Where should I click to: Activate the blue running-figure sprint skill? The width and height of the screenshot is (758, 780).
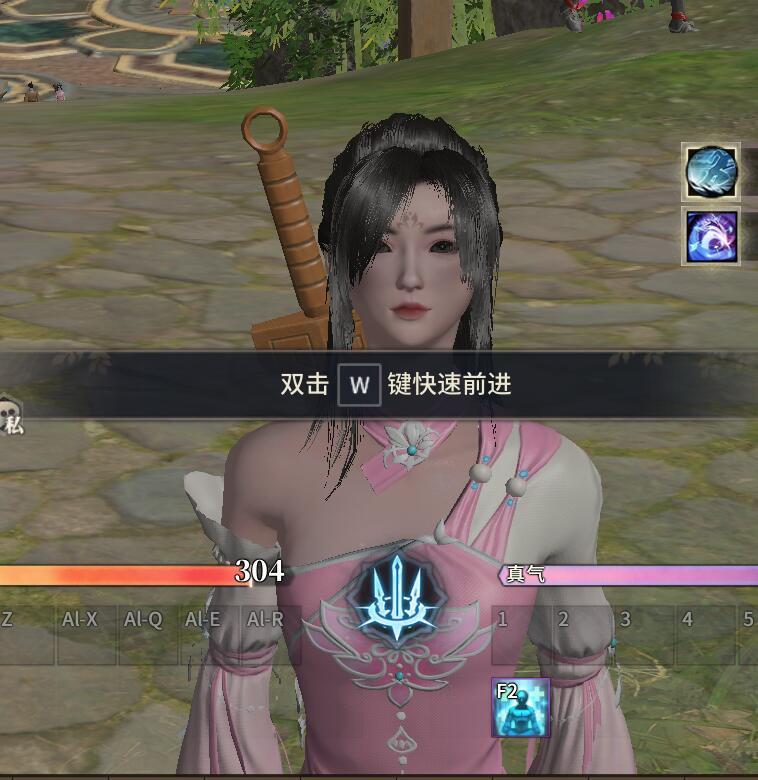711,172
